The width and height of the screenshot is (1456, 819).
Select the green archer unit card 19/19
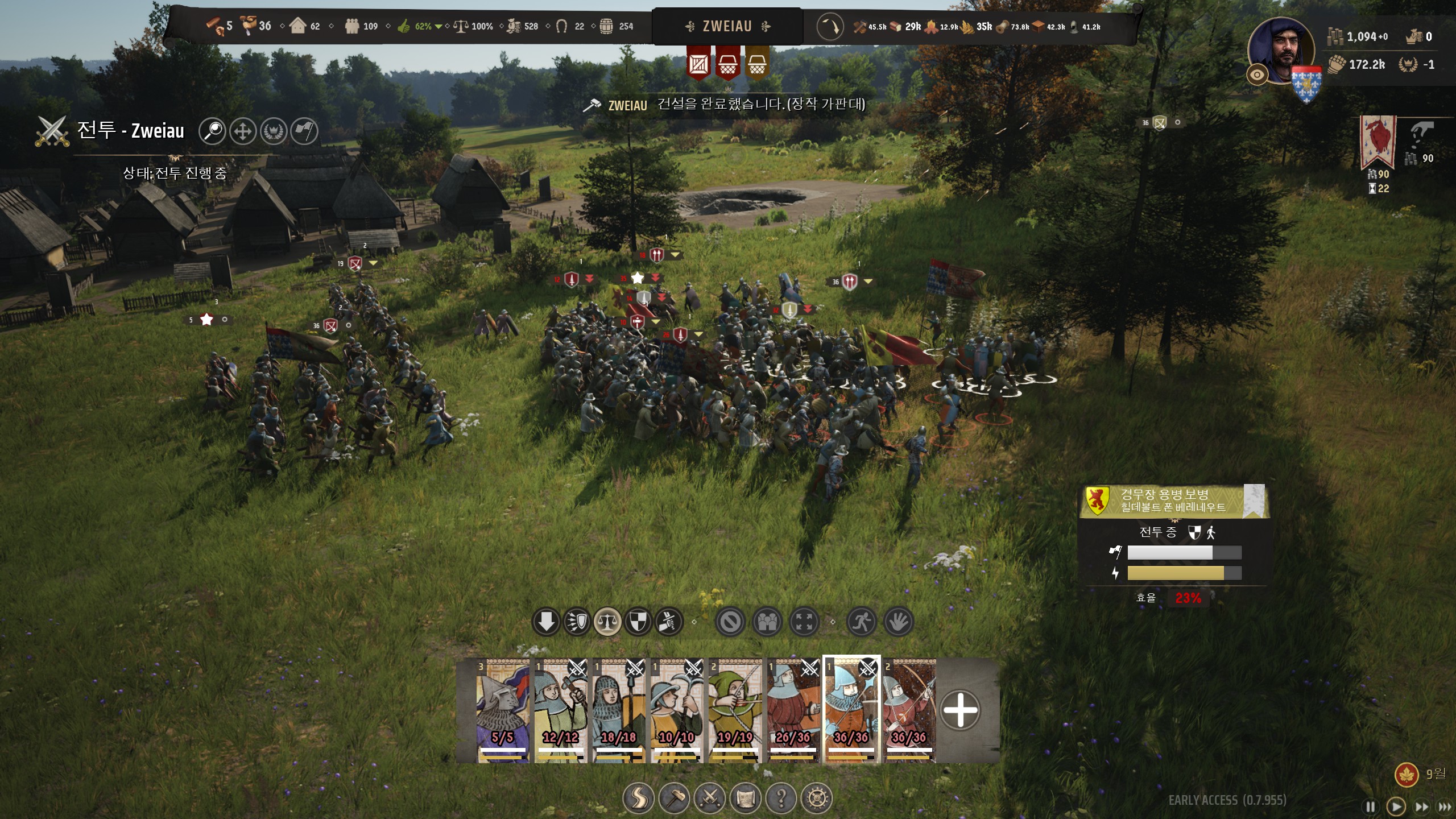point(735,710)
